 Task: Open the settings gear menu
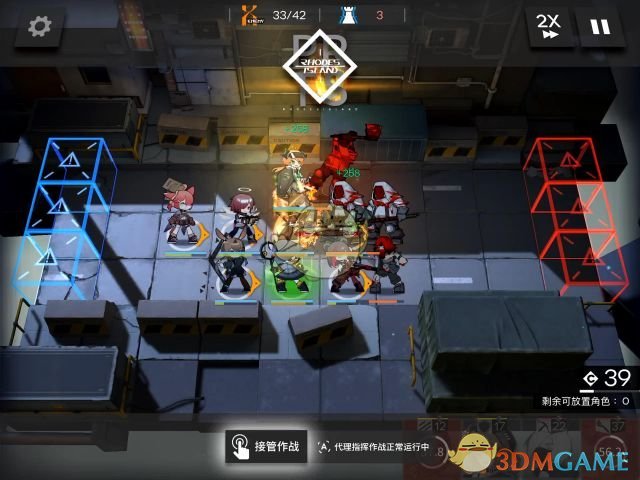point(40,27)
